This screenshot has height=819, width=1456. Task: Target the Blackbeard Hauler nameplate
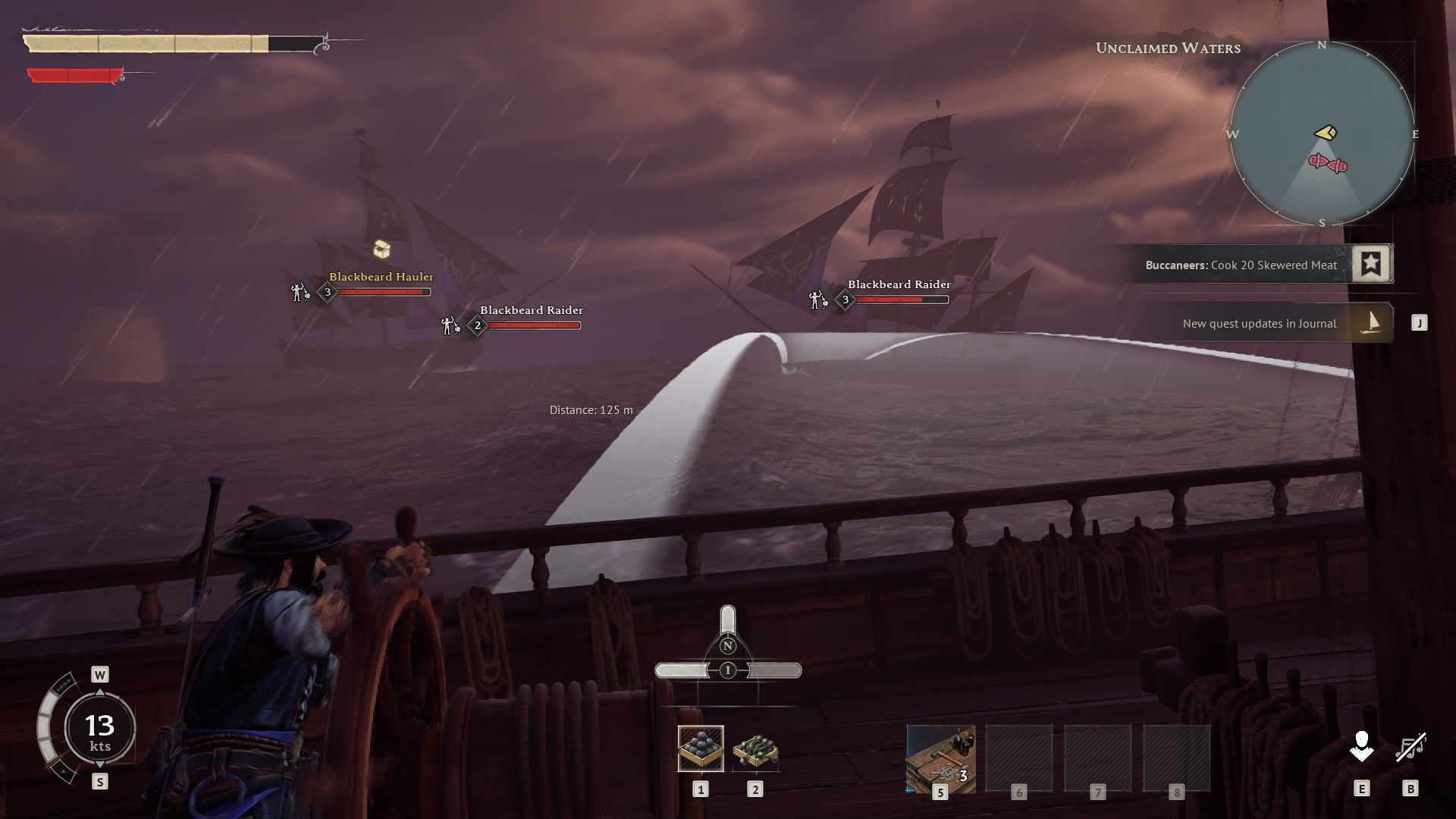click(x=381, y=278)
